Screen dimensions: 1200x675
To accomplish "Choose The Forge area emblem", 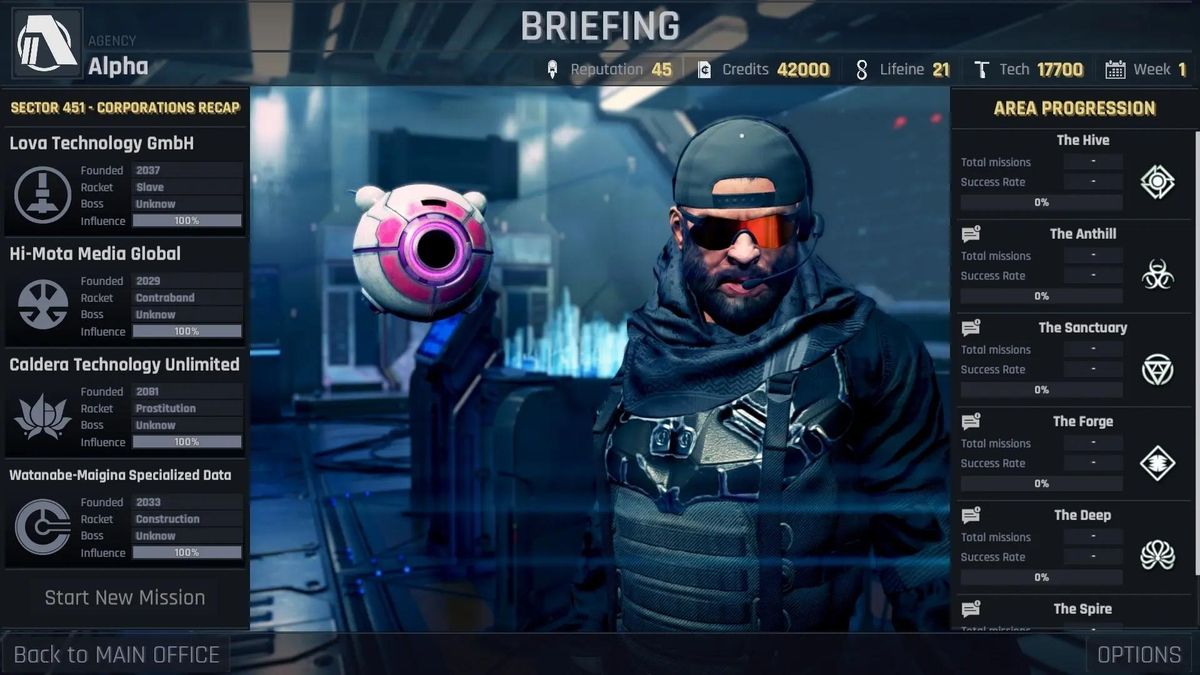I will click(1157, 463).
